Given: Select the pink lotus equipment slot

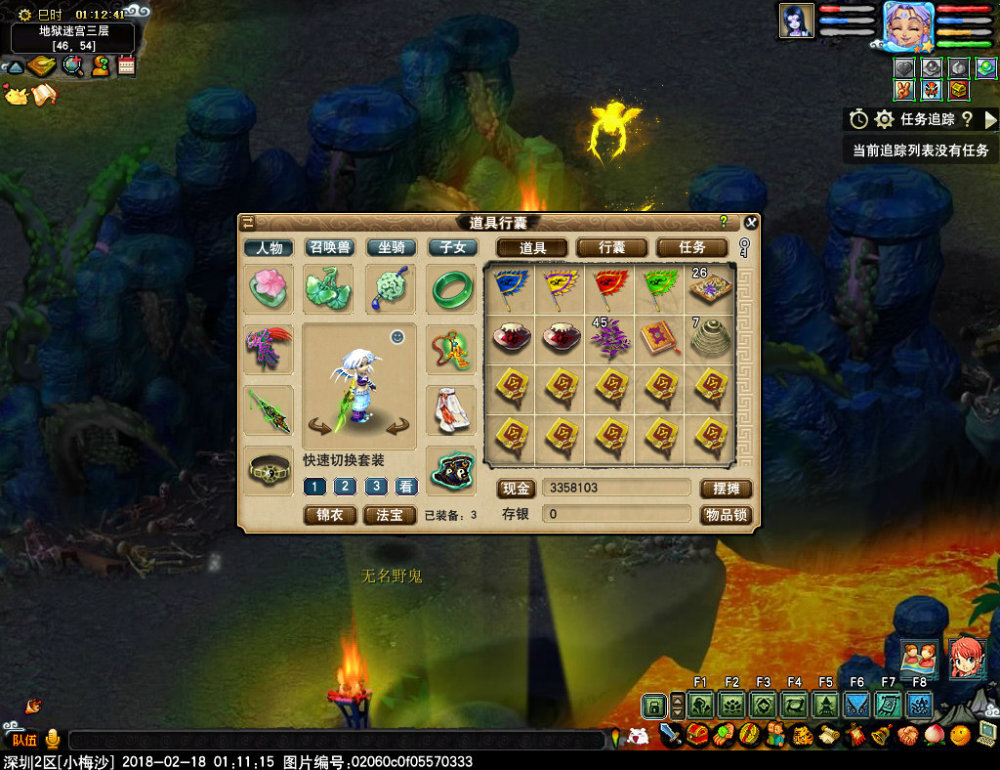Looking at the screenshot, I should point(269,288).
